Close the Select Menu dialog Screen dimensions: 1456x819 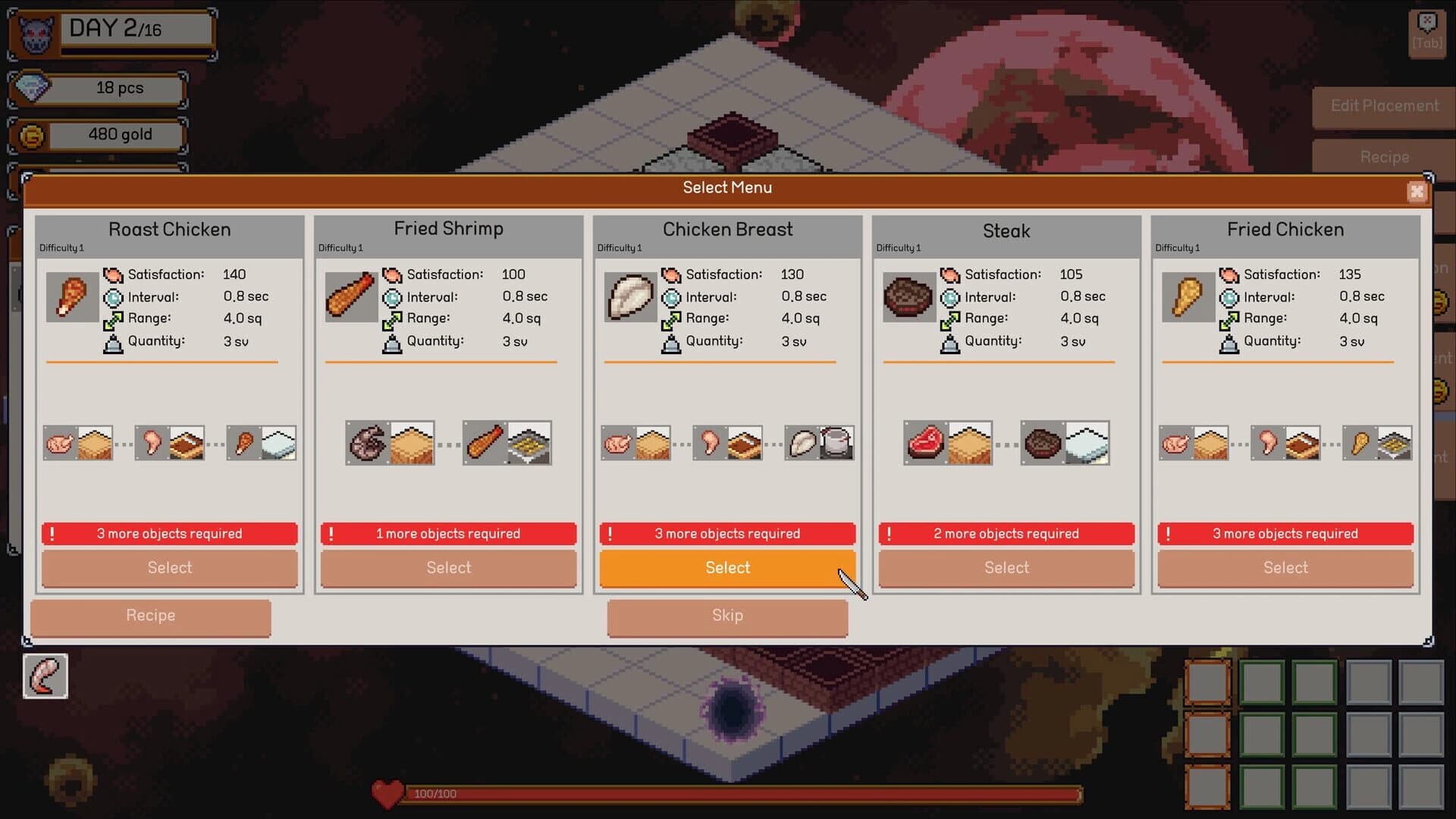[1417, 192]
